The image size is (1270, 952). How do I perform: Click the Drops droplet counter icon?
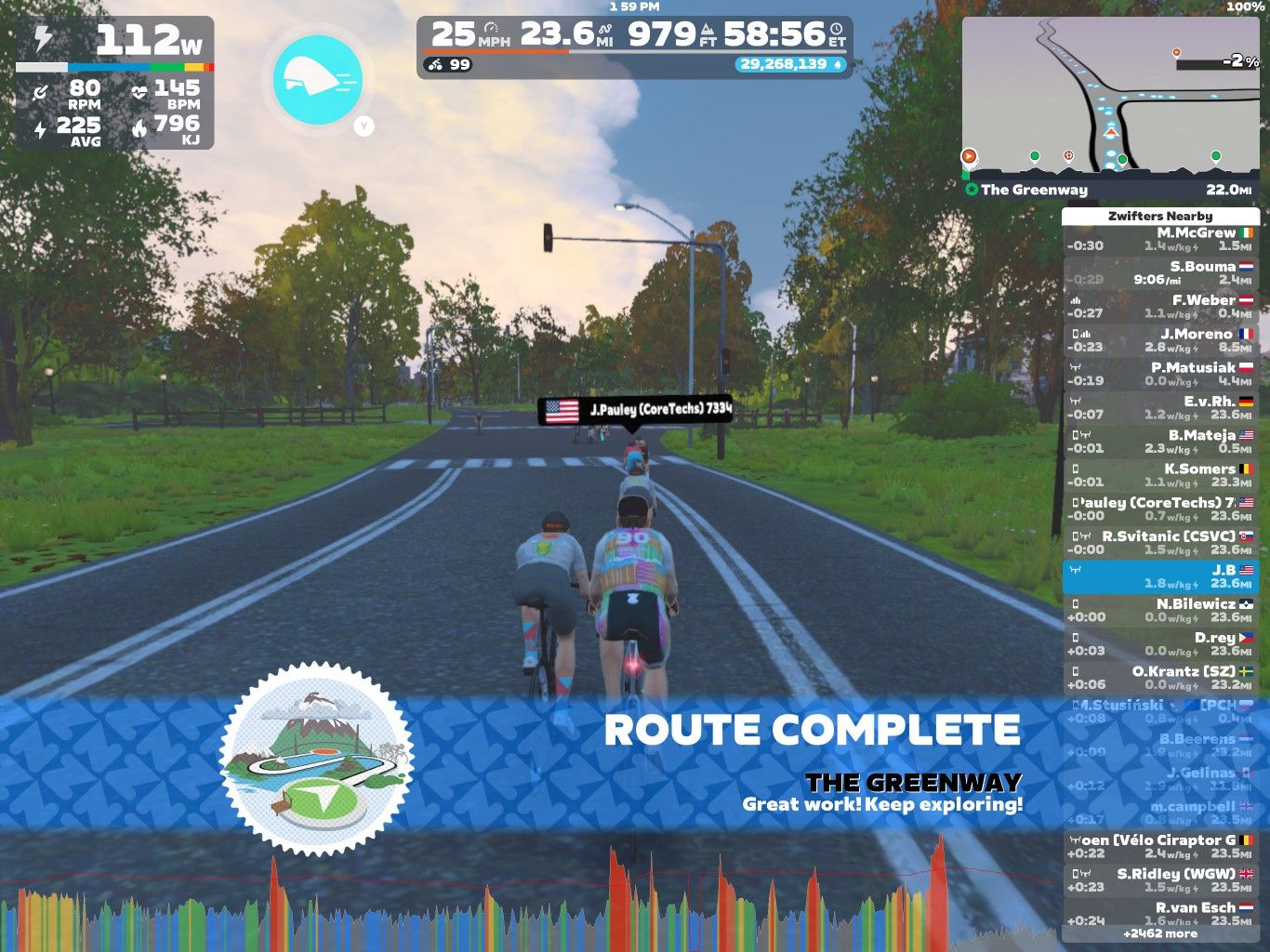tap(839, 65)
